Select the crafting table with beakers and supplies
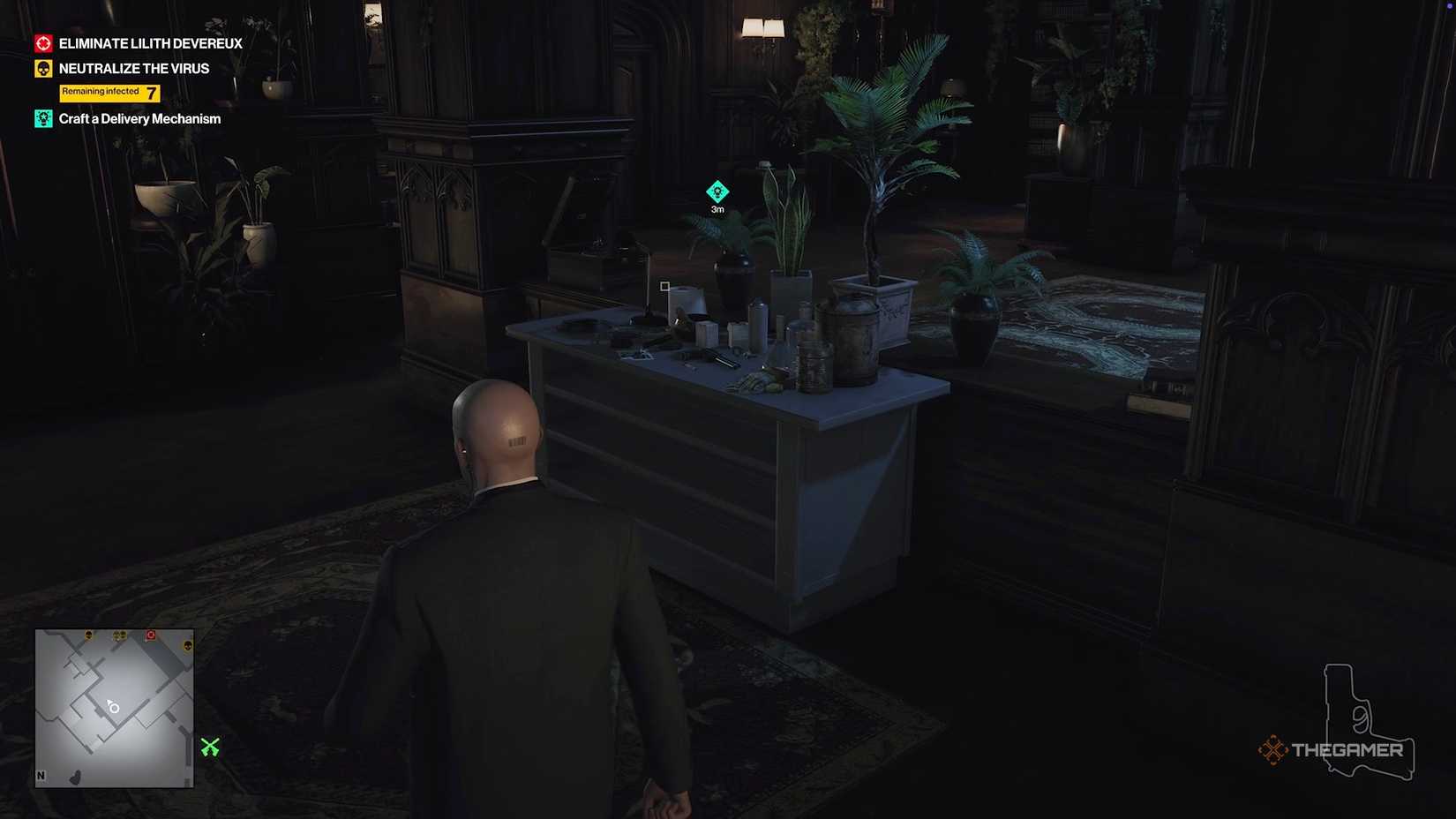Image resolution: width=1456 pixels, height=819 pixels. click(732, 371)
